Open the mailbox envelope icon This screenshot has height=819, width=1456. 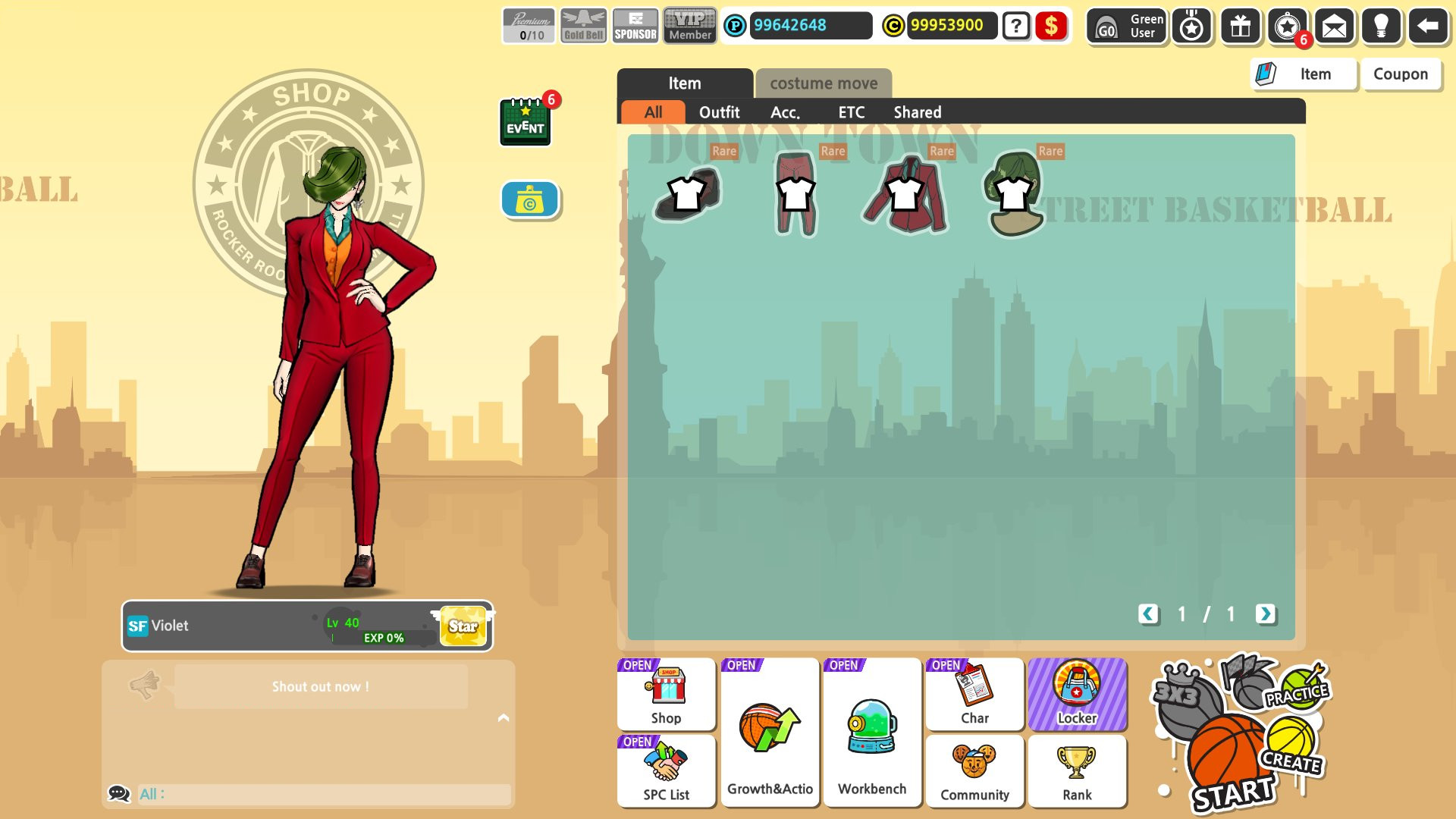pos(1335,27)
